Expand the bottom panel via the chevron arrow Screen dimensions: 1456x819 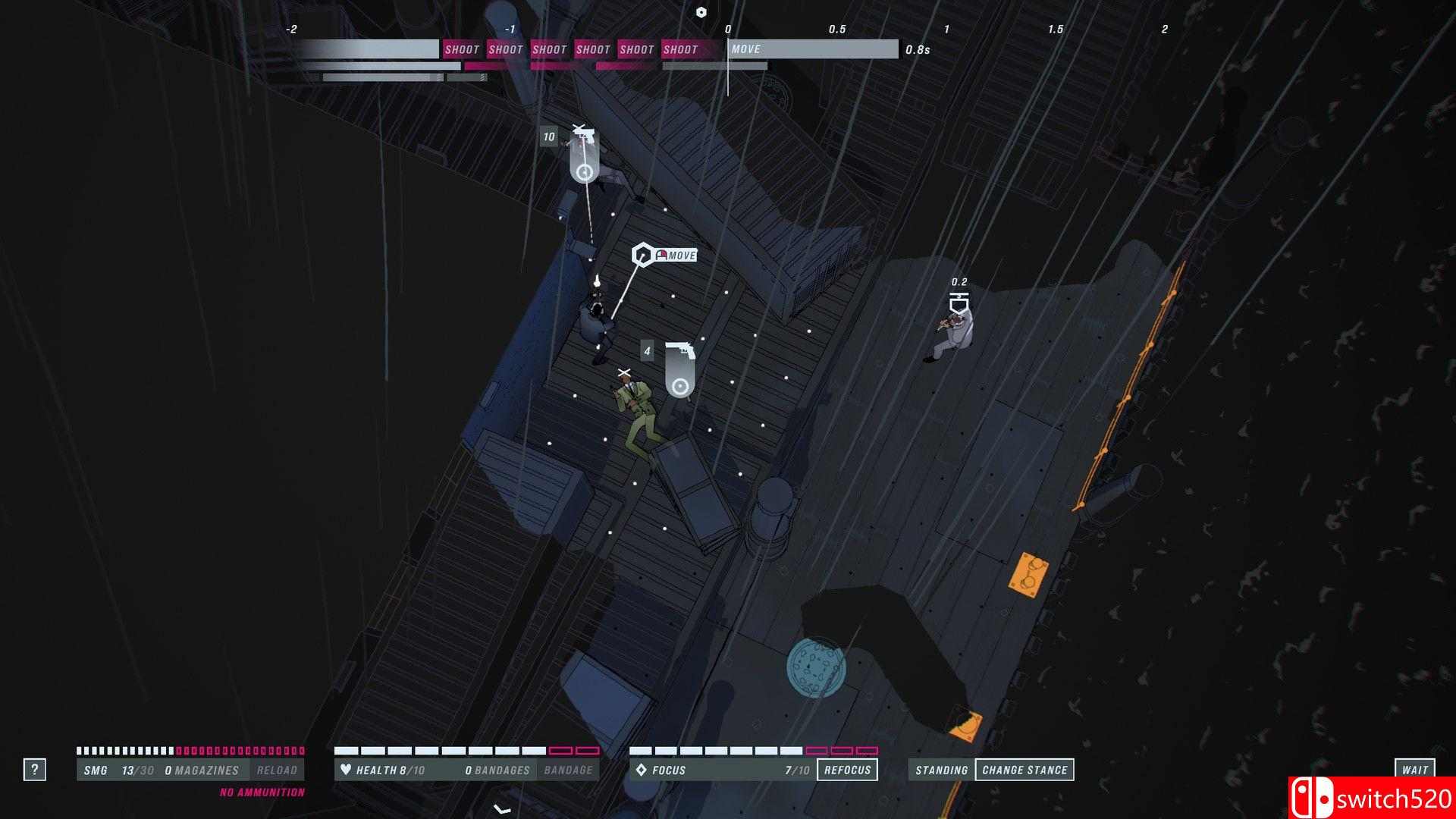[x=500, y=808]
